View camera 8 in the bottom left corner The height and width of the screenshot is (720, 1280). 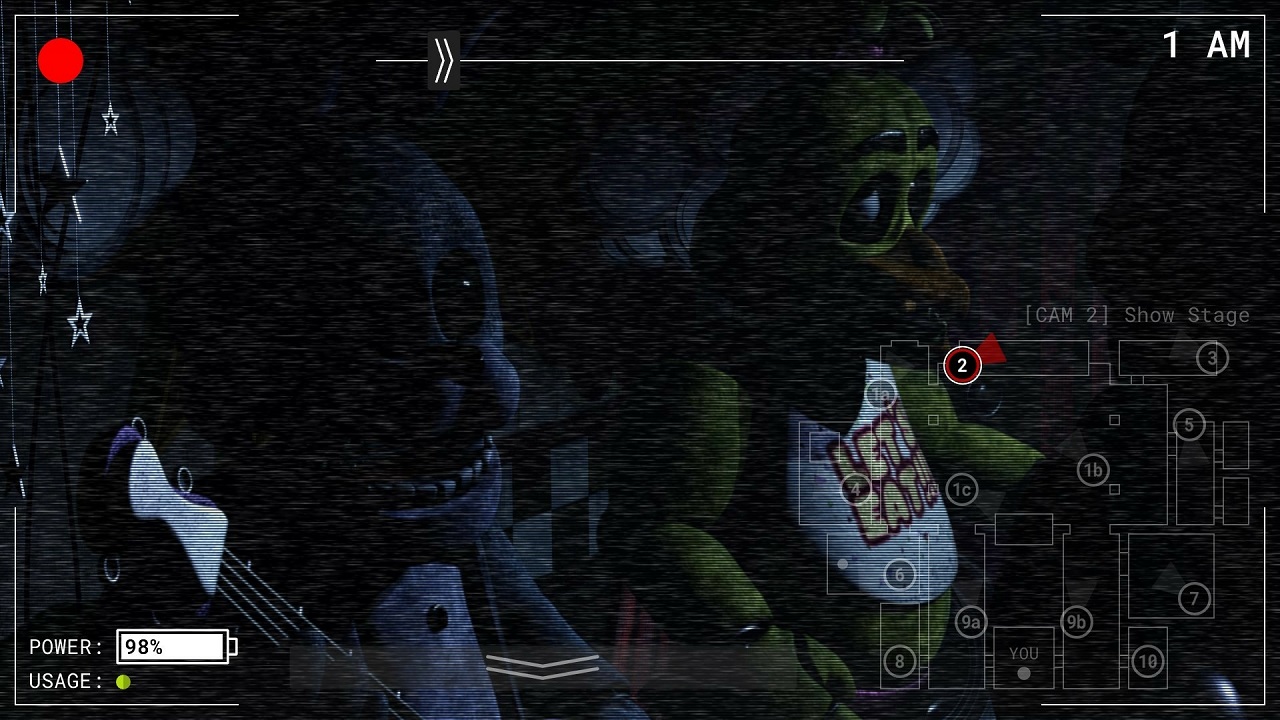[899, 660]
